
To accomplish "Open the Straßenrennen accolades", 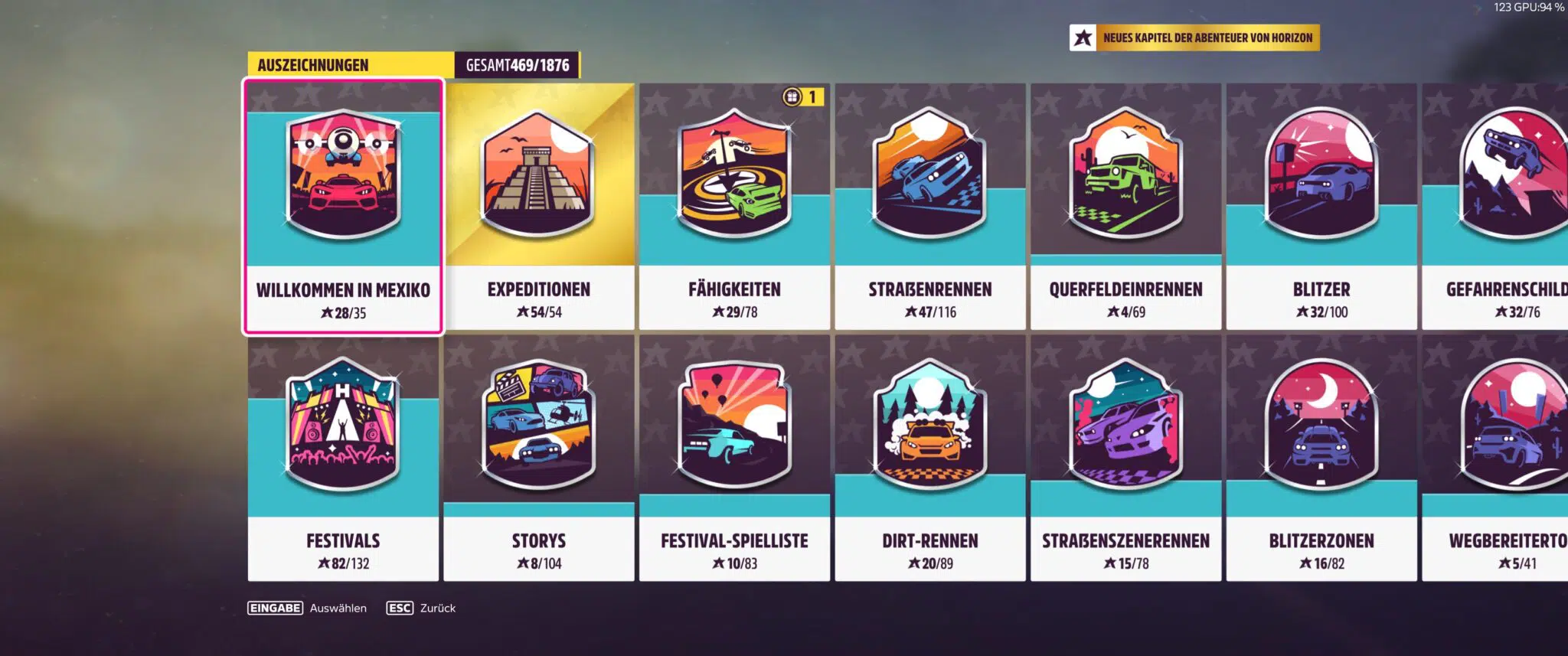I will (x=930, y=207).
